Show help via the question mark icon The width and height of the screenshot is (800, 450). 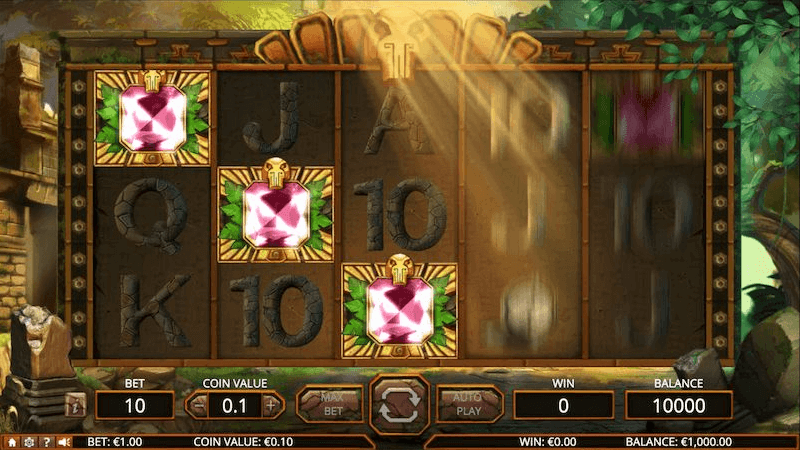tap(46, 441)
